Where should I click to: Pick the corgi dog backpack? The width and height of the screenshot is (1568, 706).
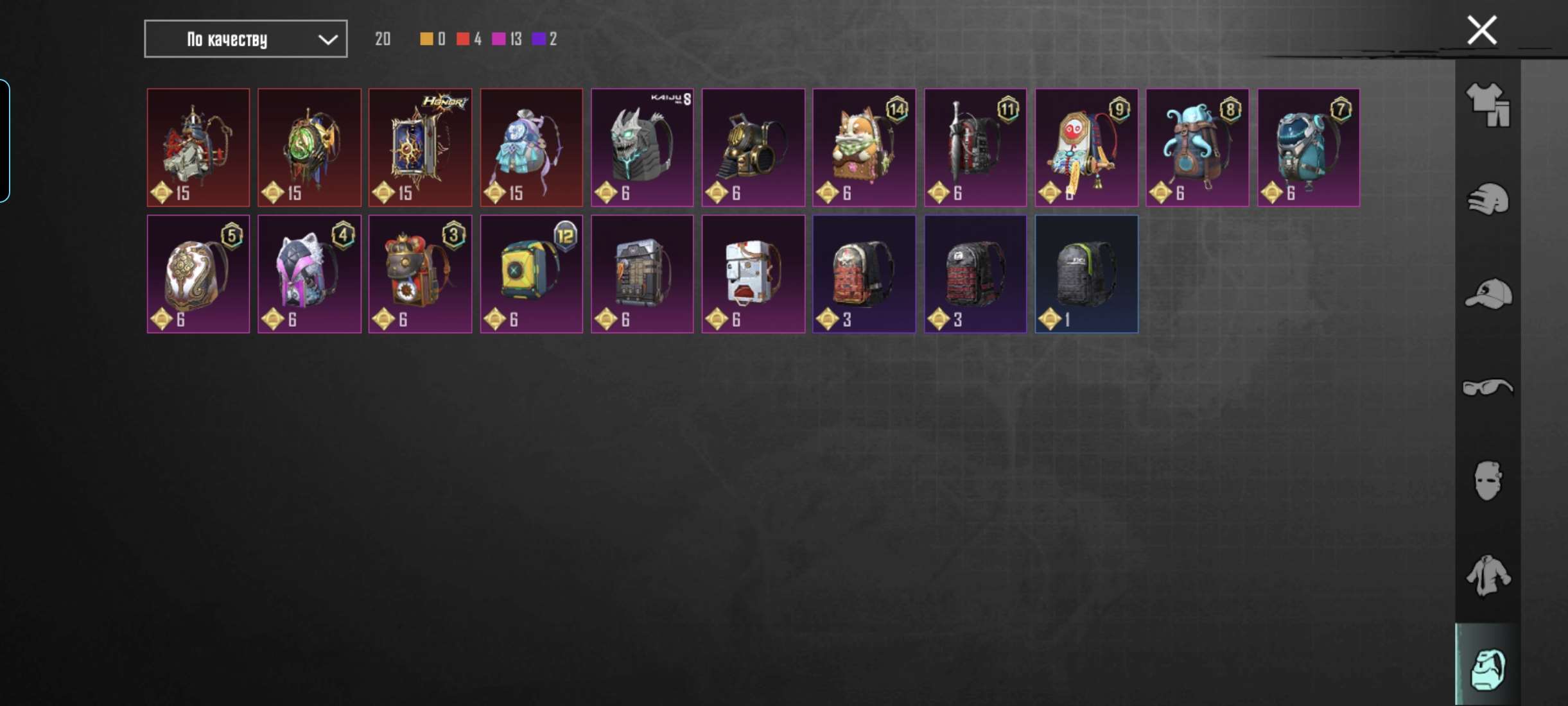point(864,148)
